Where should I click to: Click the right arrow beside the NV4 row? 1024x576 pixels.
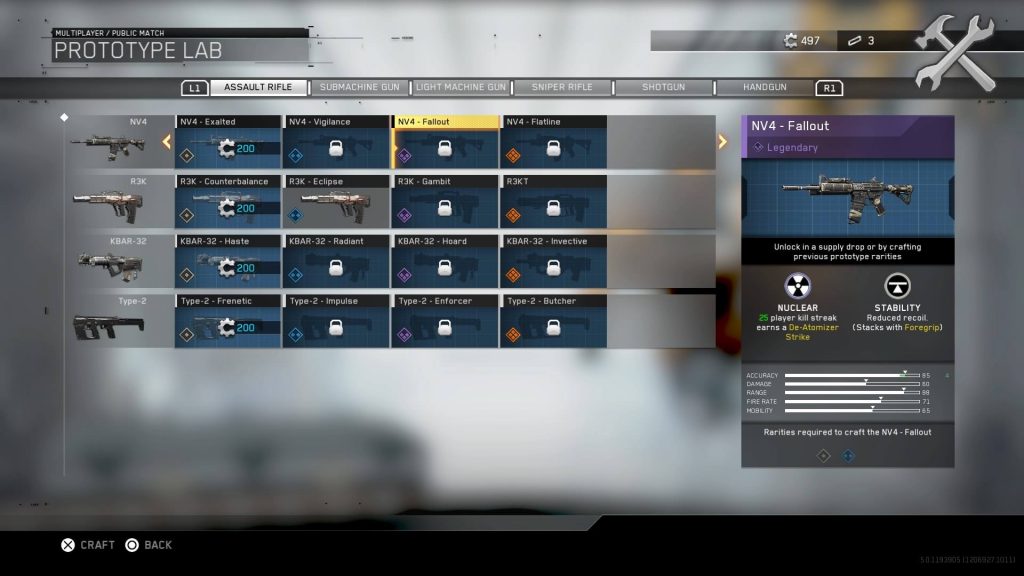tap(722, 142)
